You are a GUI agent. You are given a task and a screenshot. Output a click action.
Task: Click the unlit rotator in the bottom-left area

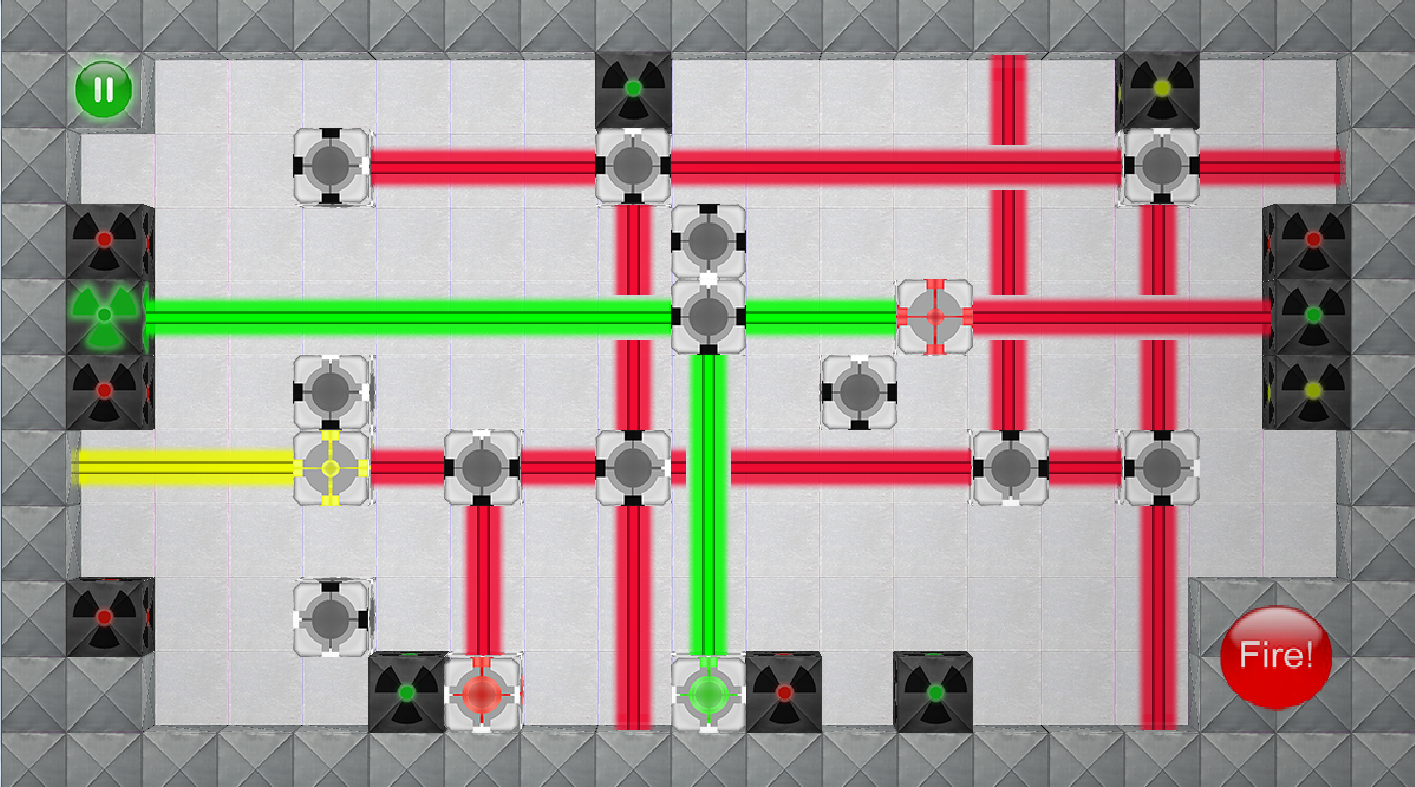pos(331,617)
